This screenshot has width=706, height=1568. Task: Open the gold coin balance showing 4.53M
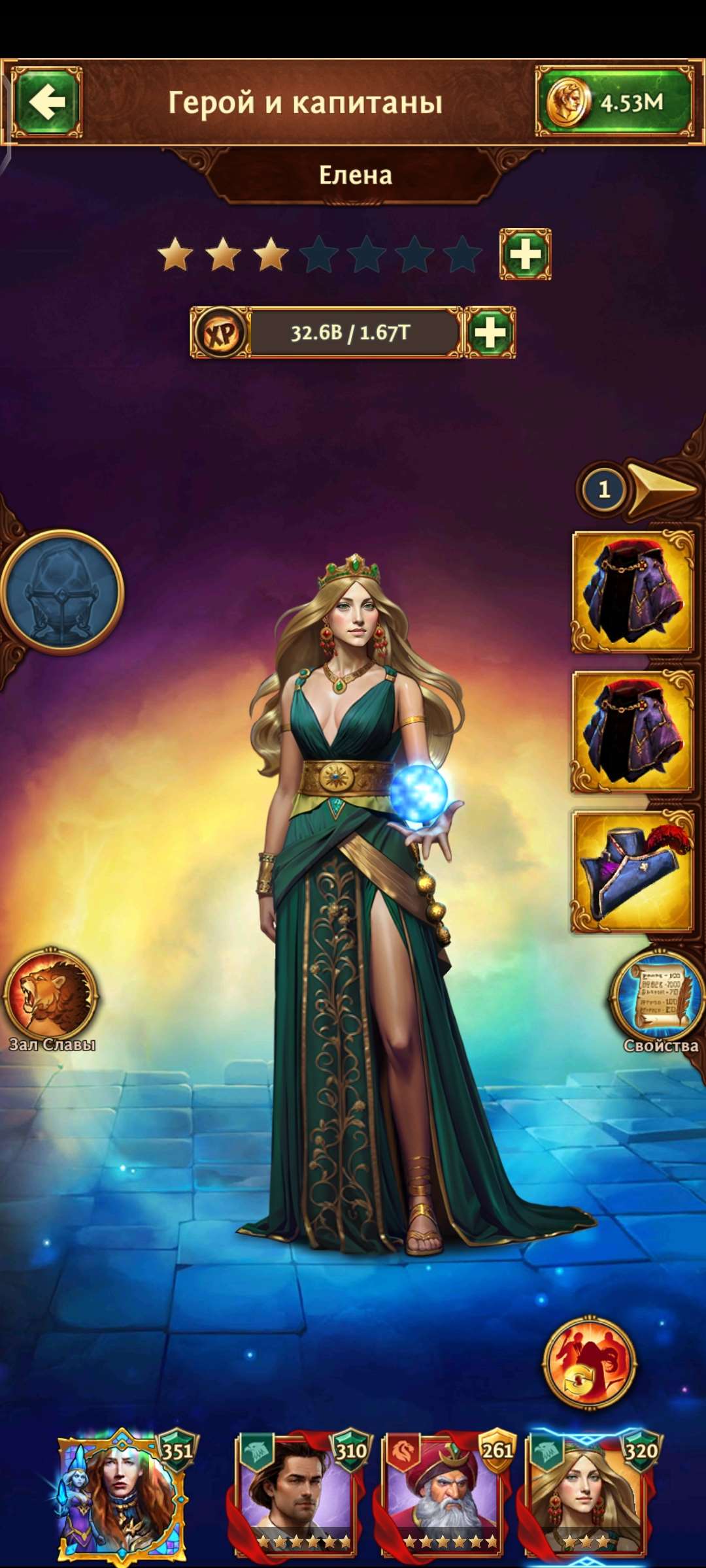click(614, 102)
